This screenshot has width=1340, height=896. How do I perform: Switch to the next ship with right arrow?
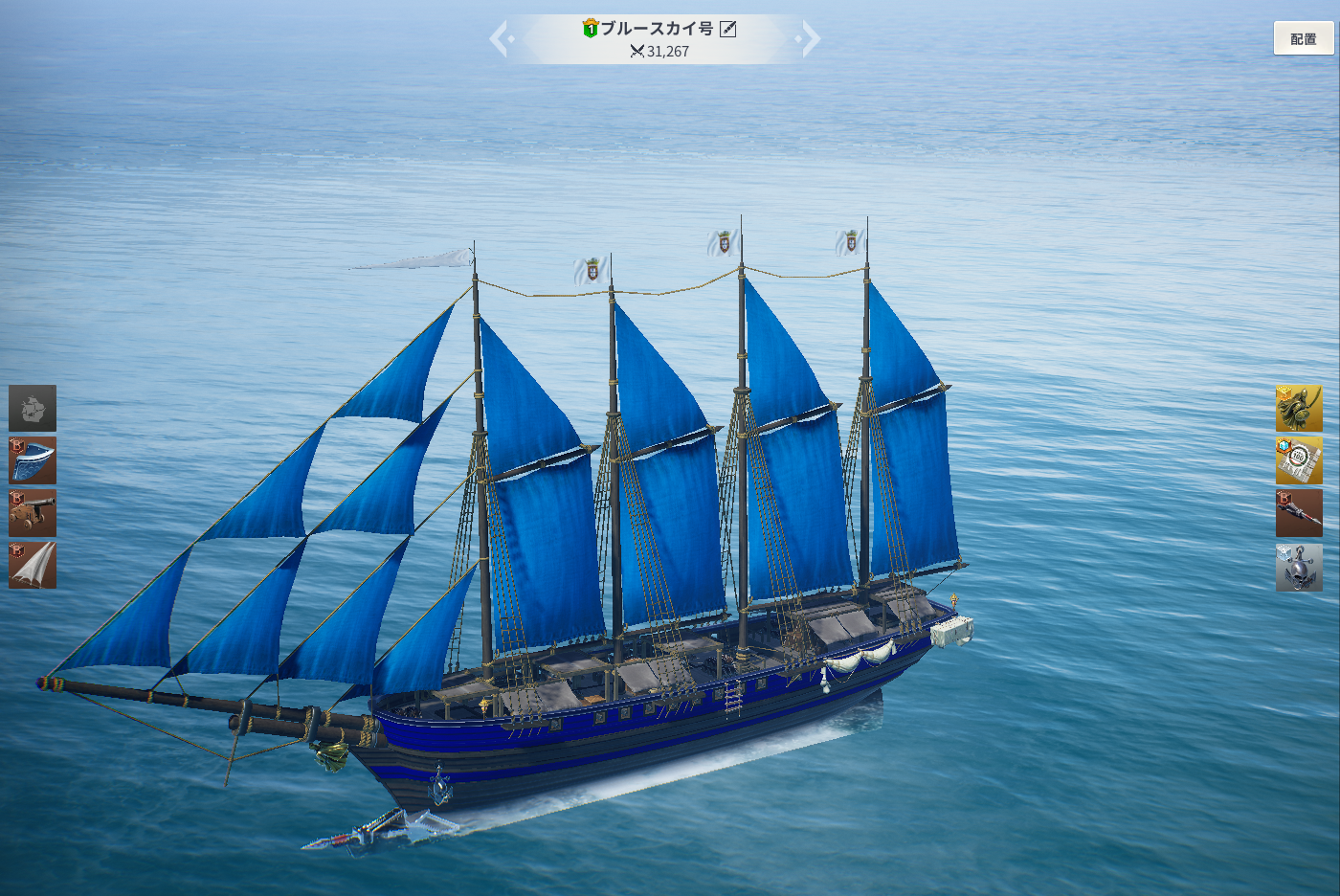(810, 39)
